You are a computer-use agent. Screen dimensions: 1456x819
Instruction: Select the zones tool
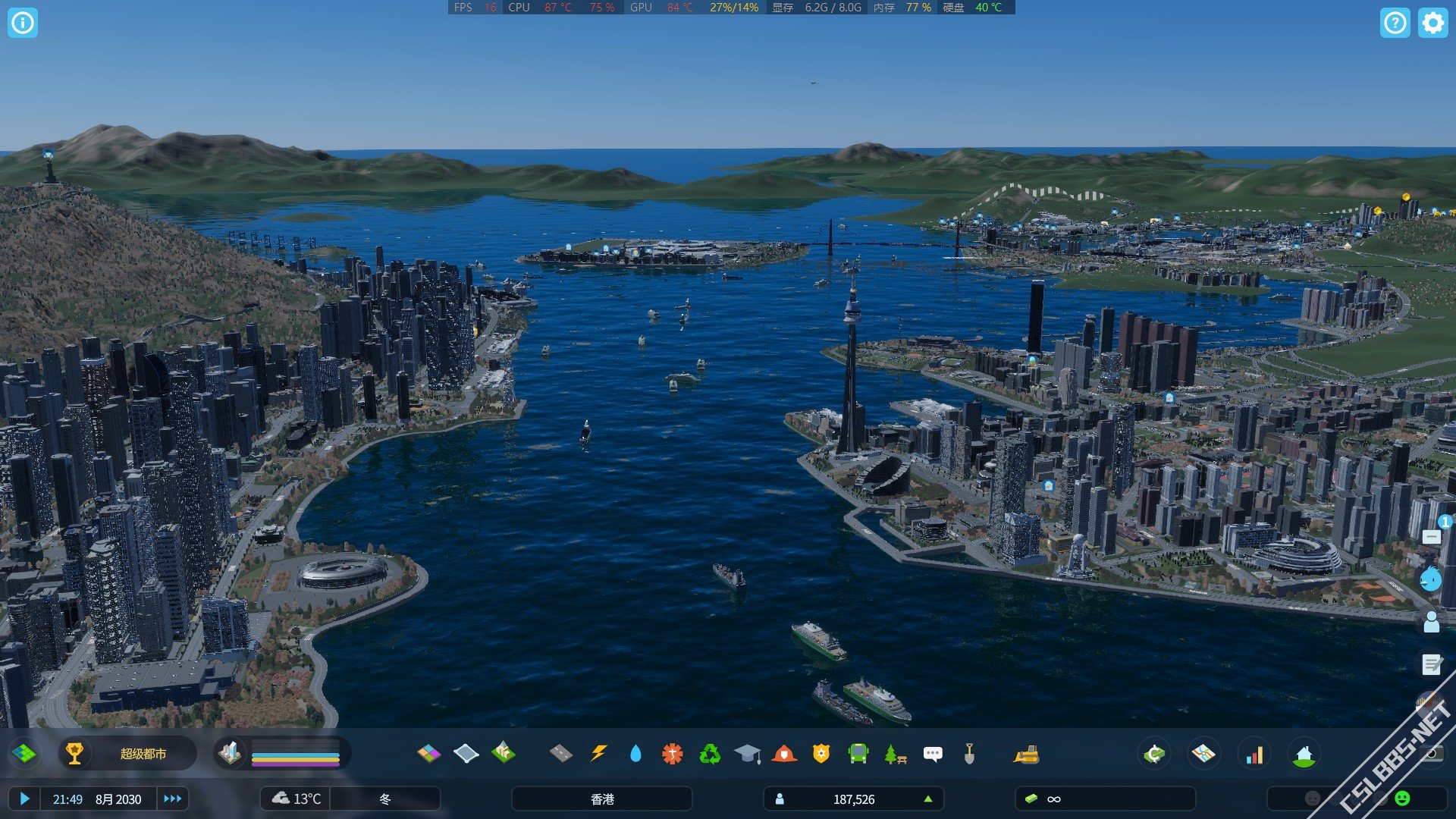[429, 754]
